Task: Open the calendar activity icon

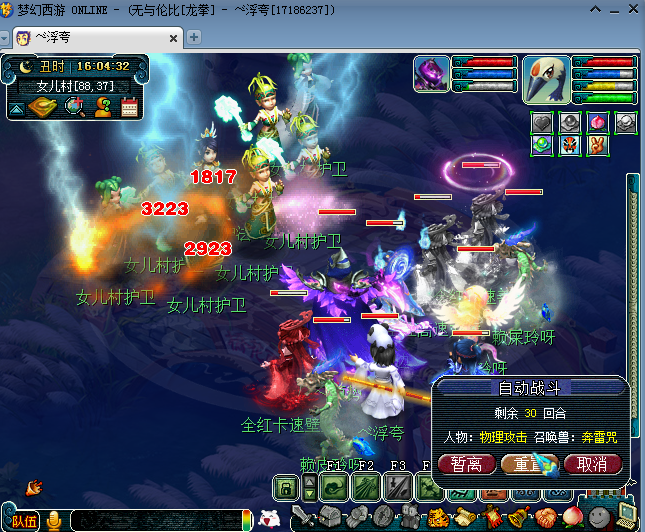Action: (x=129, y=108)
